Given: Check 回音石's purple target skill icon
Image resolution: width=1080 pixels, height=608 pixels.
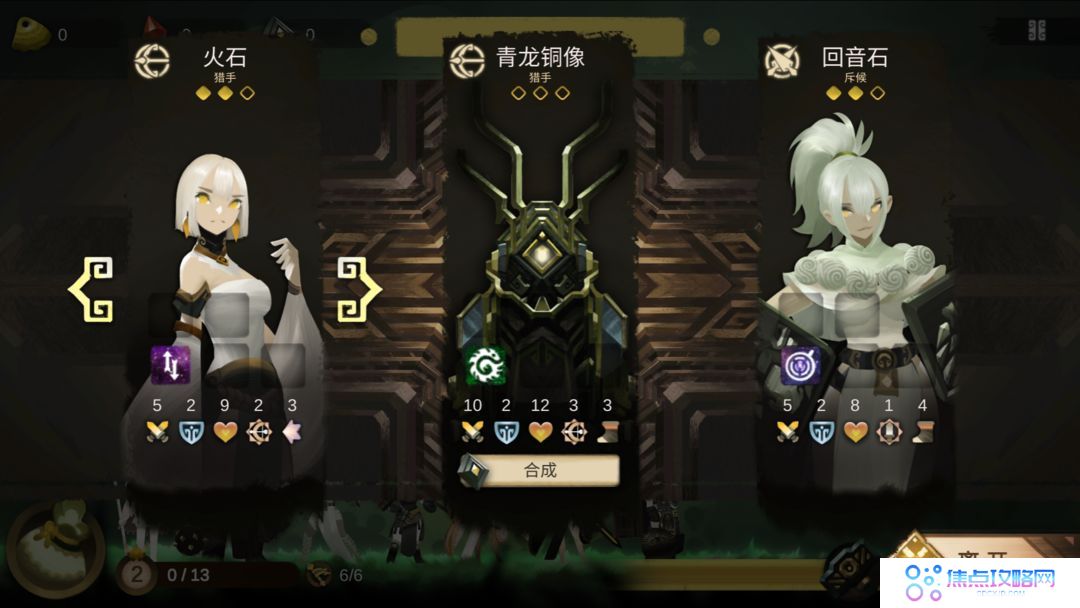Looking at the screenshot, I should (801, 365).
